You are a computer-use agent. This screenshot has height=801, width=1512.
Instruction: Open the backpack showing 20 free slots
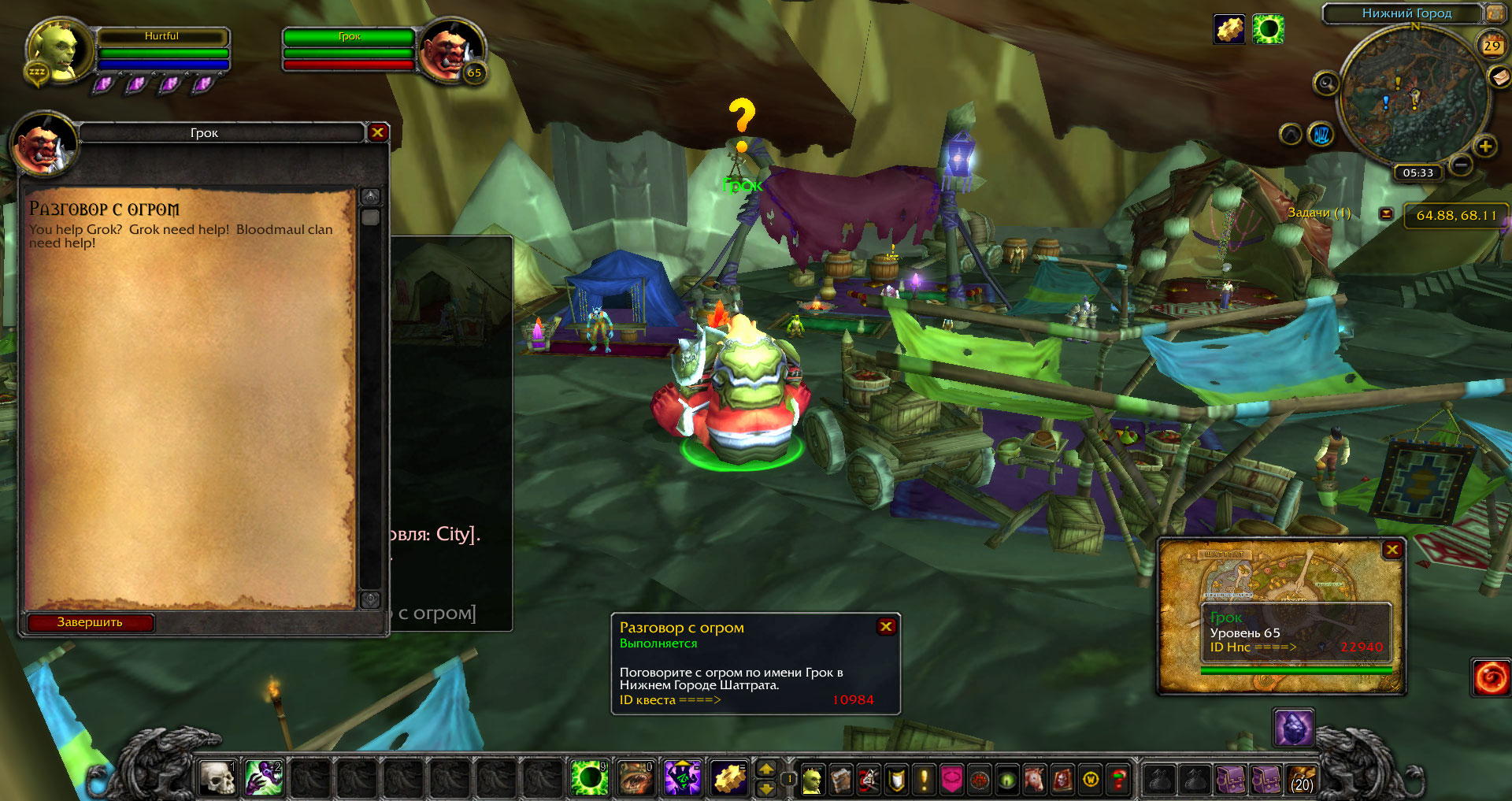pyautogui.click(x=1302, y=780)
